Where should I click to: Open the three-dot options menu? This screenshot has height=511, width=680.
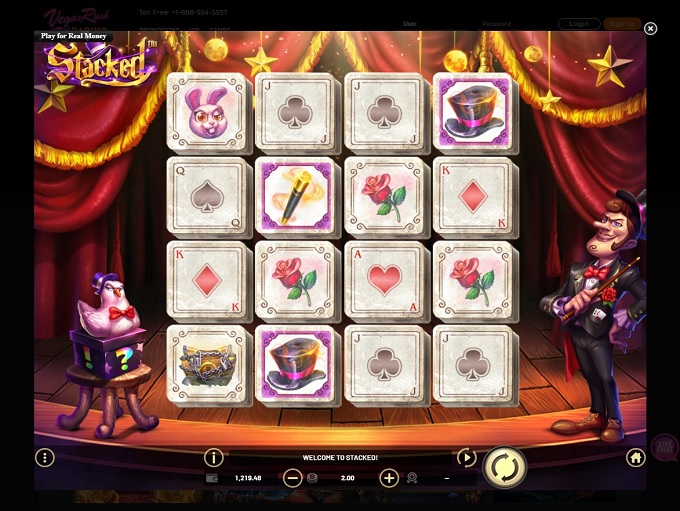44,457
